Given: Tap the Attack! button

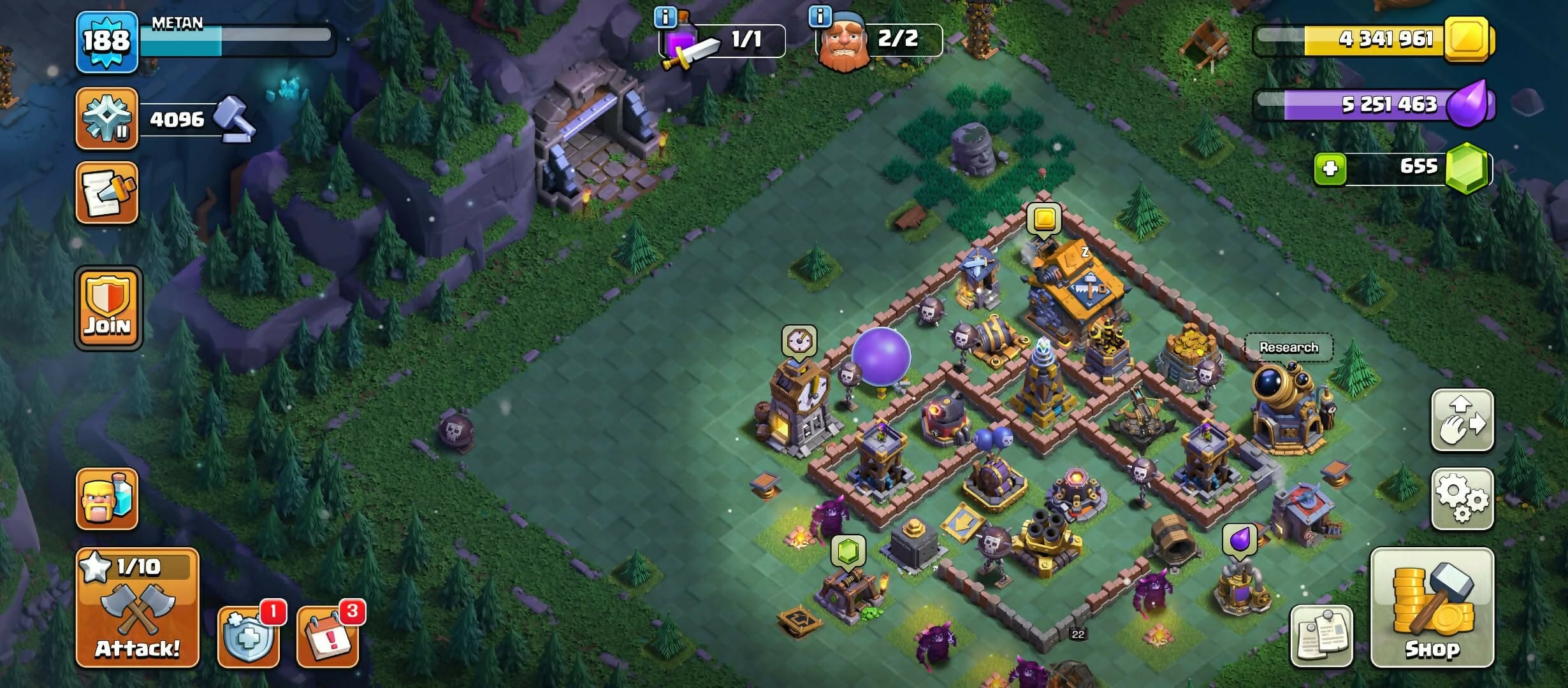Looking at the screenshot, I should pyautogui.click(x=137, y=608).
